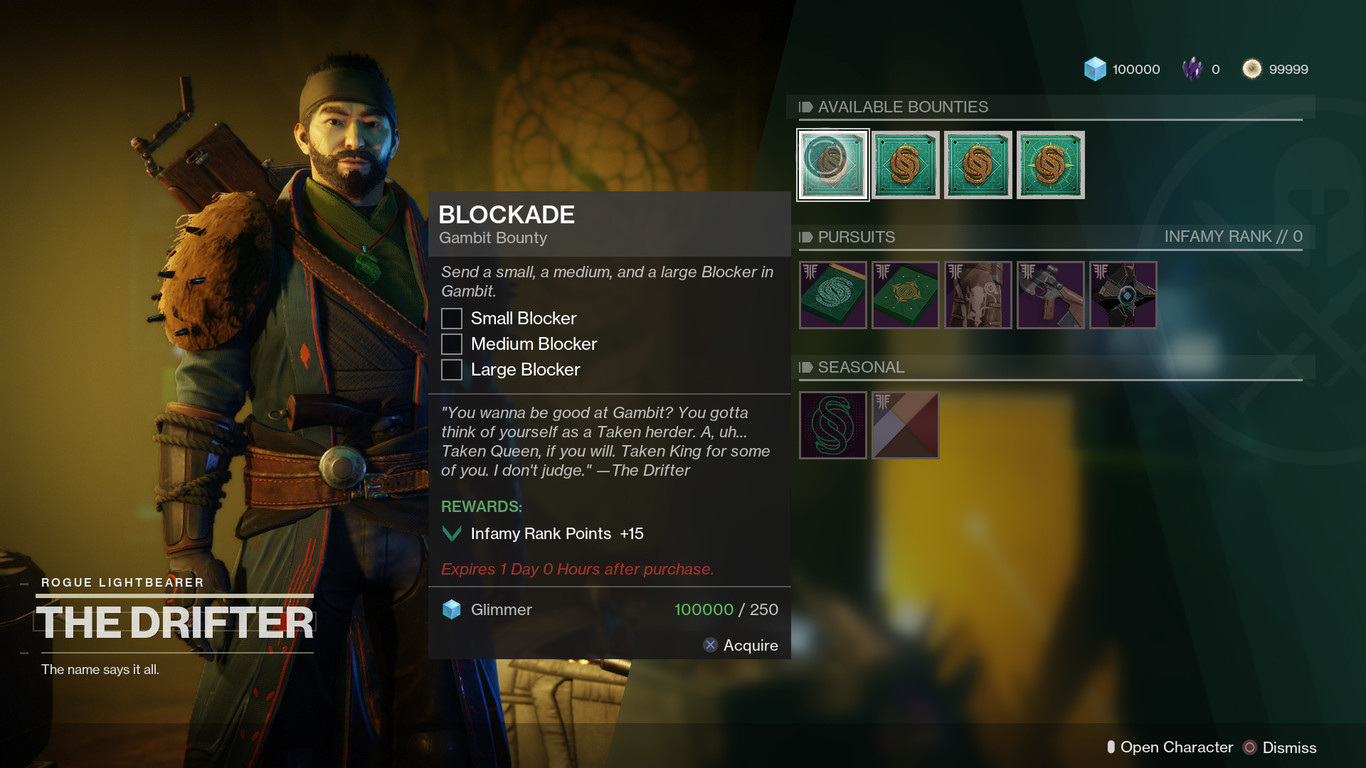Select the second Seasonal item thumbnail
Viewport: 1366px width, 768px height.
905,425
